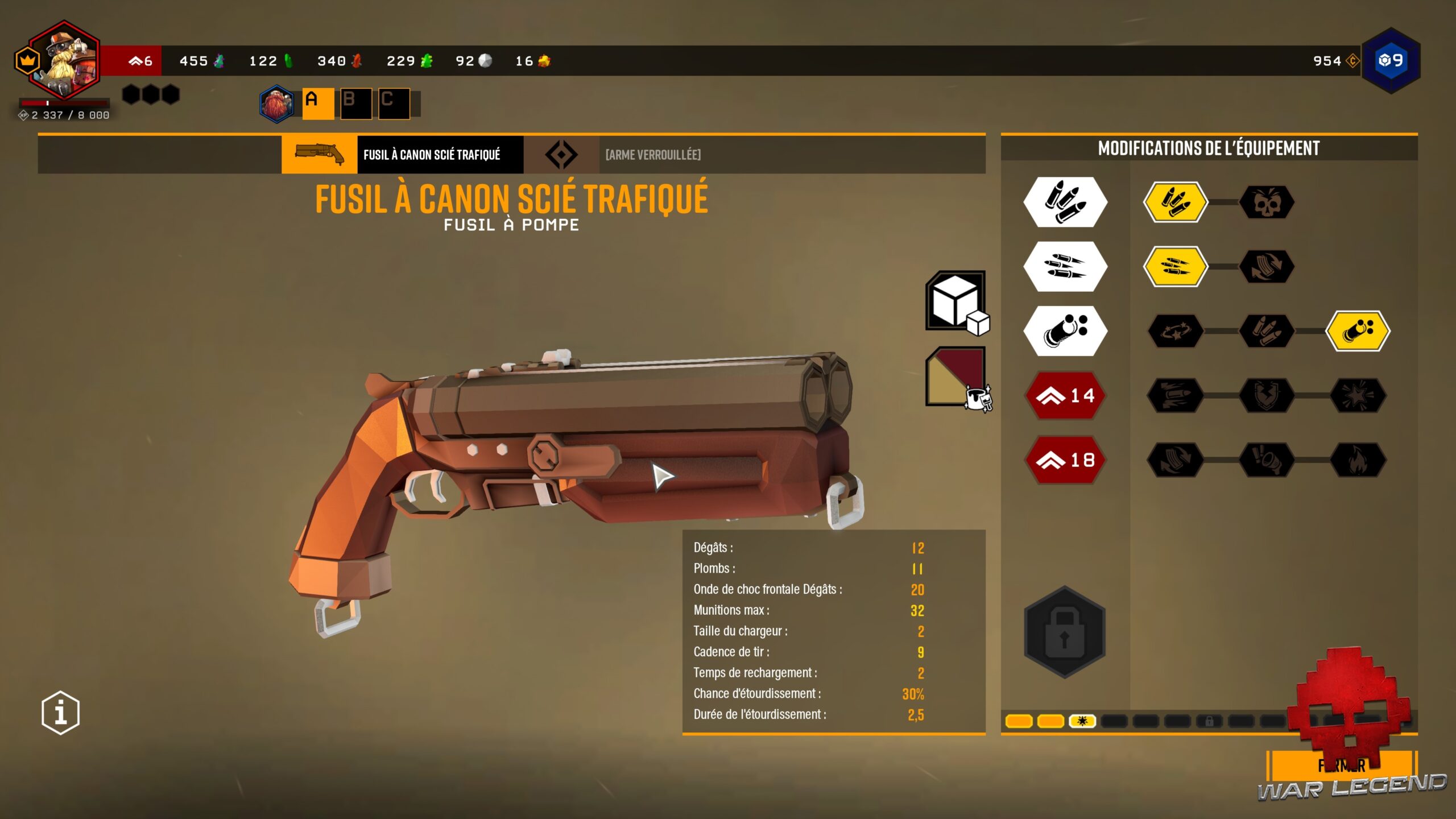Choose loadout C

click(394, 104)
